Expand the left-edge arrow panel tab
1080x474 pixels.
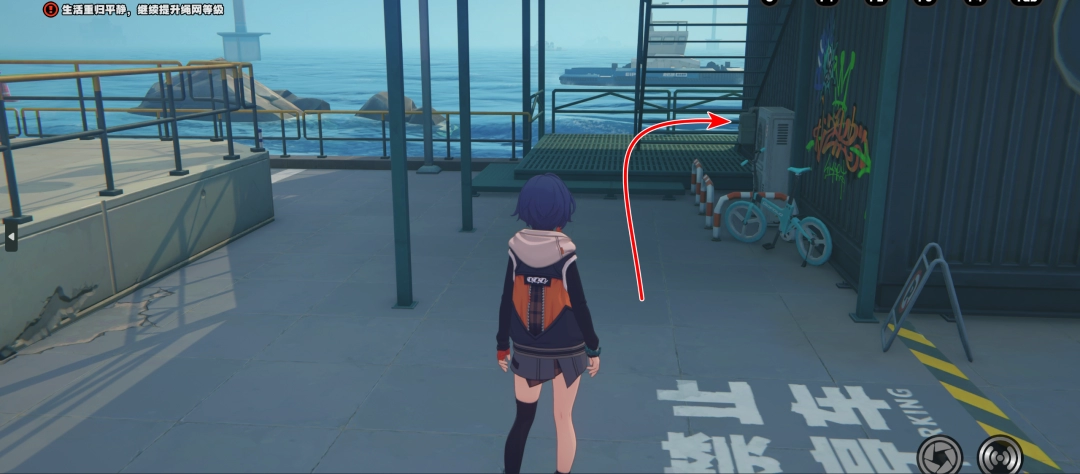pyautogui.click(x=11, y=236)
